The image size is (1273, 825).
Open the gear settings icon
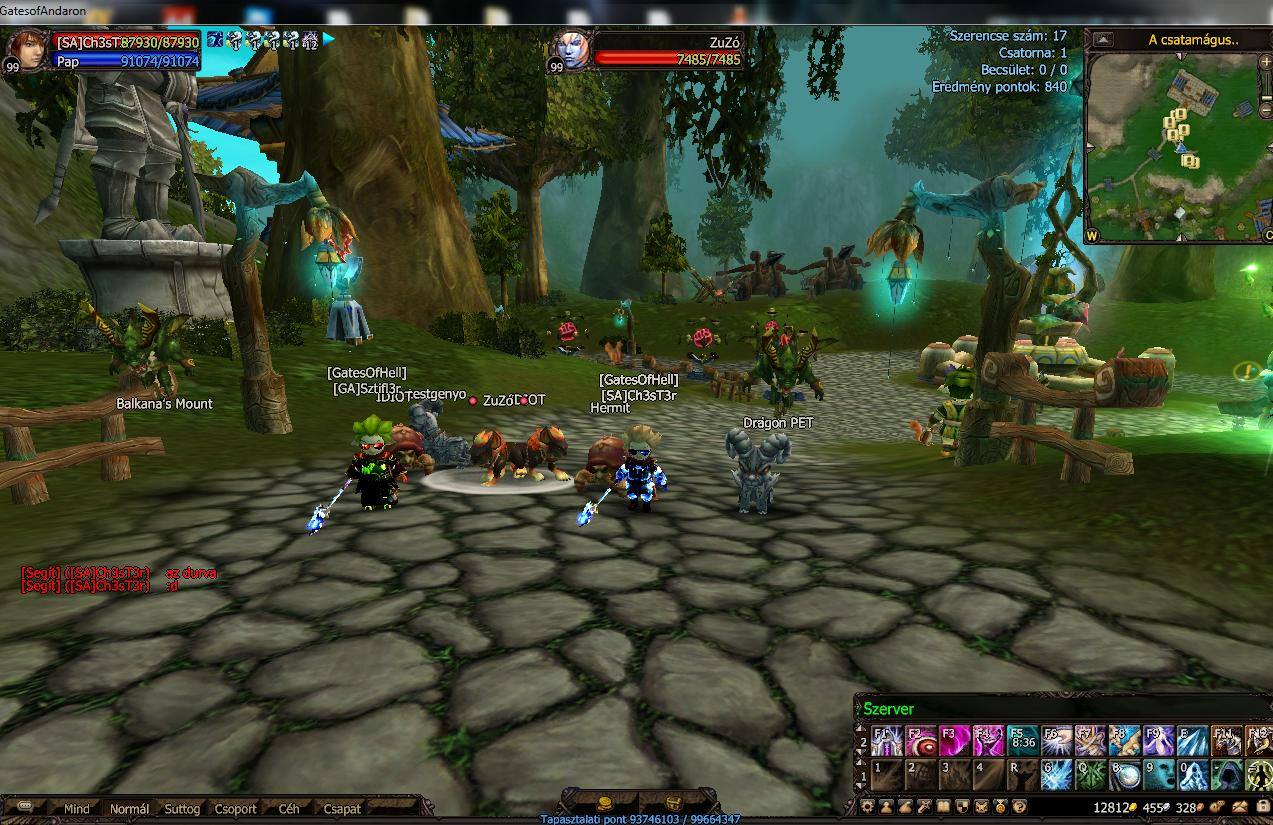point(868,807)
